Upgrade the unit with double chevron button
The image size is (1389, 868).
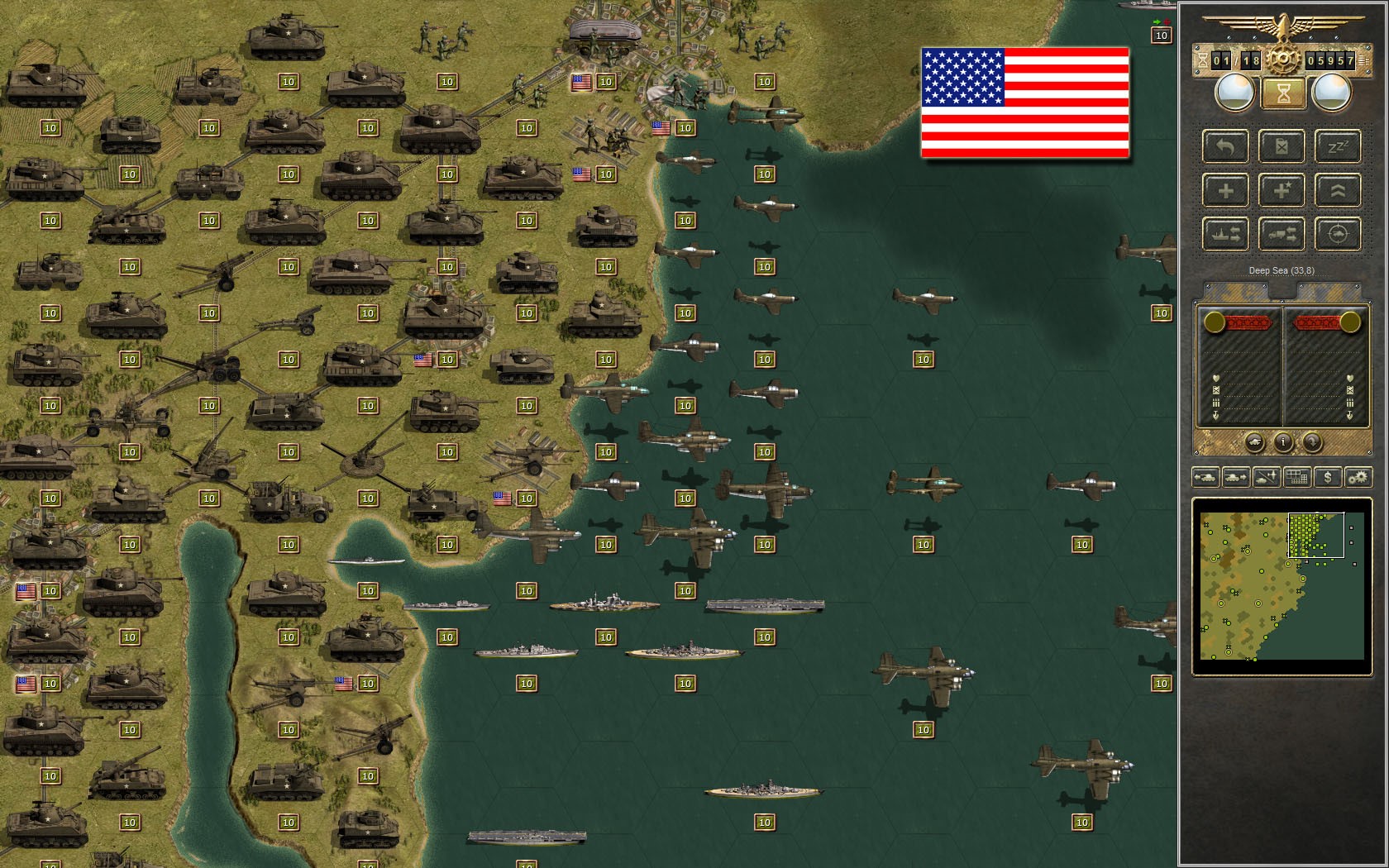[1337, 191]
